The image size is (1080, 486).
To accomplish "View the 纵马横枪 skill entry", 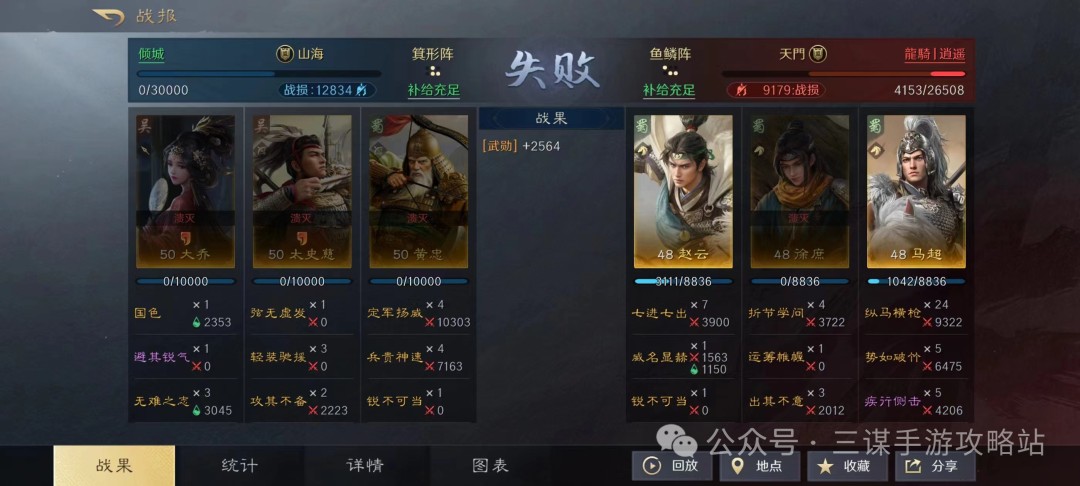I will (891, 312).
